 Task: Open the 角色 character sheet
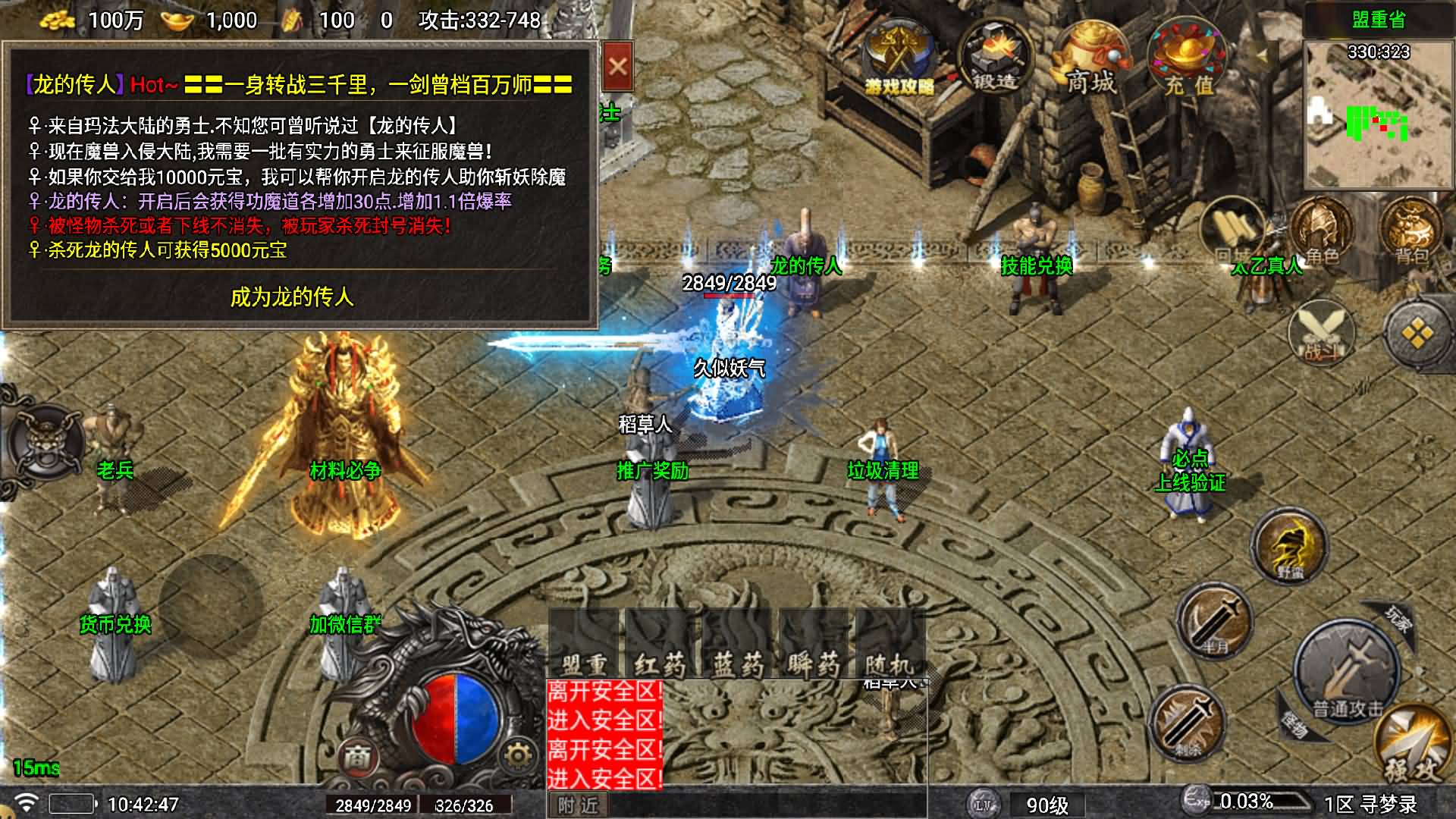click(x=1322, y=231)
